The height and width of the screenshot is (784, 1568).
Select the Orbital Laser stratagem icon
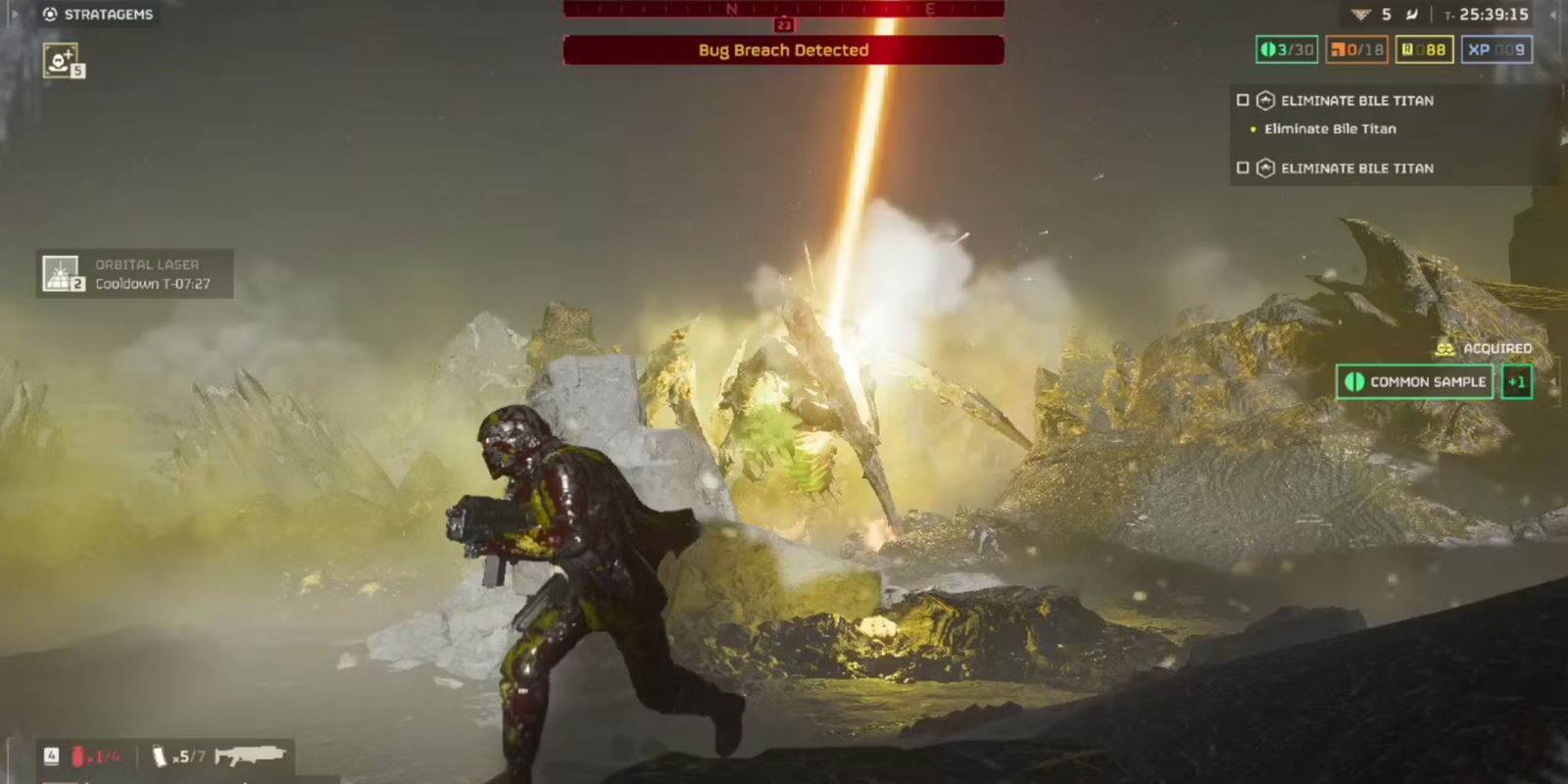click(61, 271)
